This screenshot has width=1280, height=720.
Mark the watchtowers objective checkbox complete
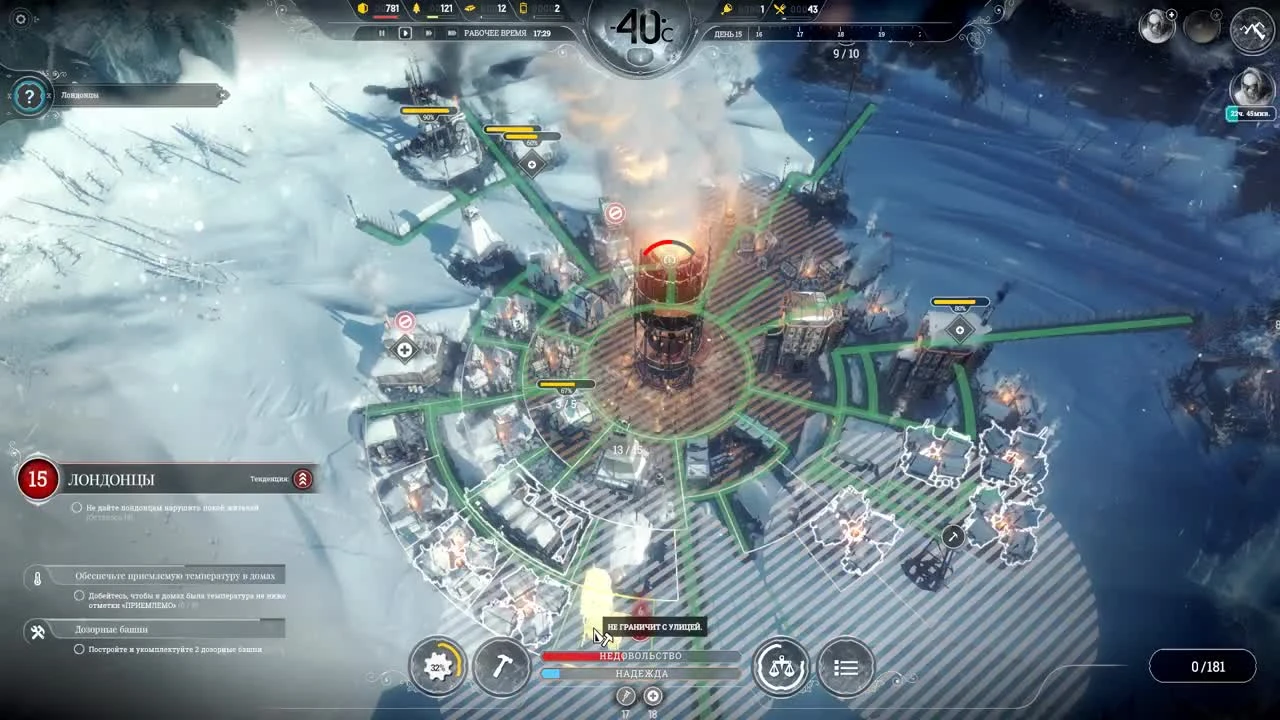point(77,647)
